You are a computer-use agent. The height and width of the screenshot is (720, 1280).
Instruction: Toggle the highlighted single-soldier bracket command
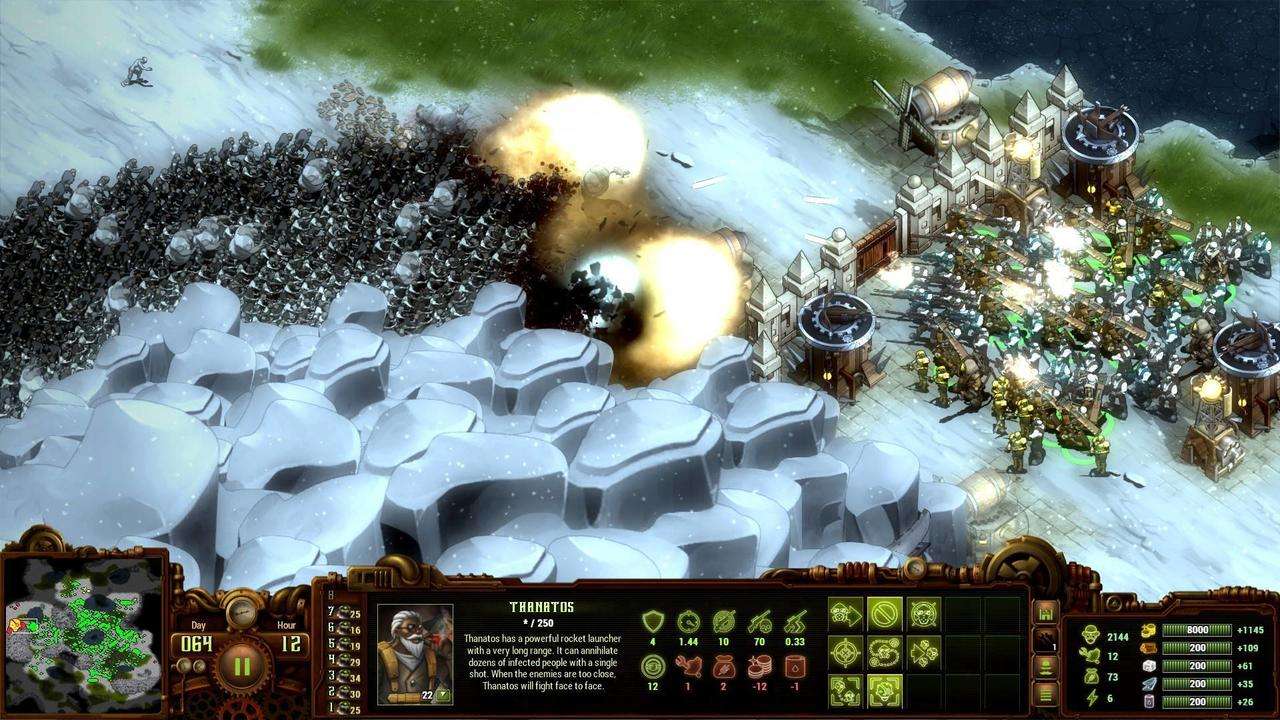coord(885,690)
